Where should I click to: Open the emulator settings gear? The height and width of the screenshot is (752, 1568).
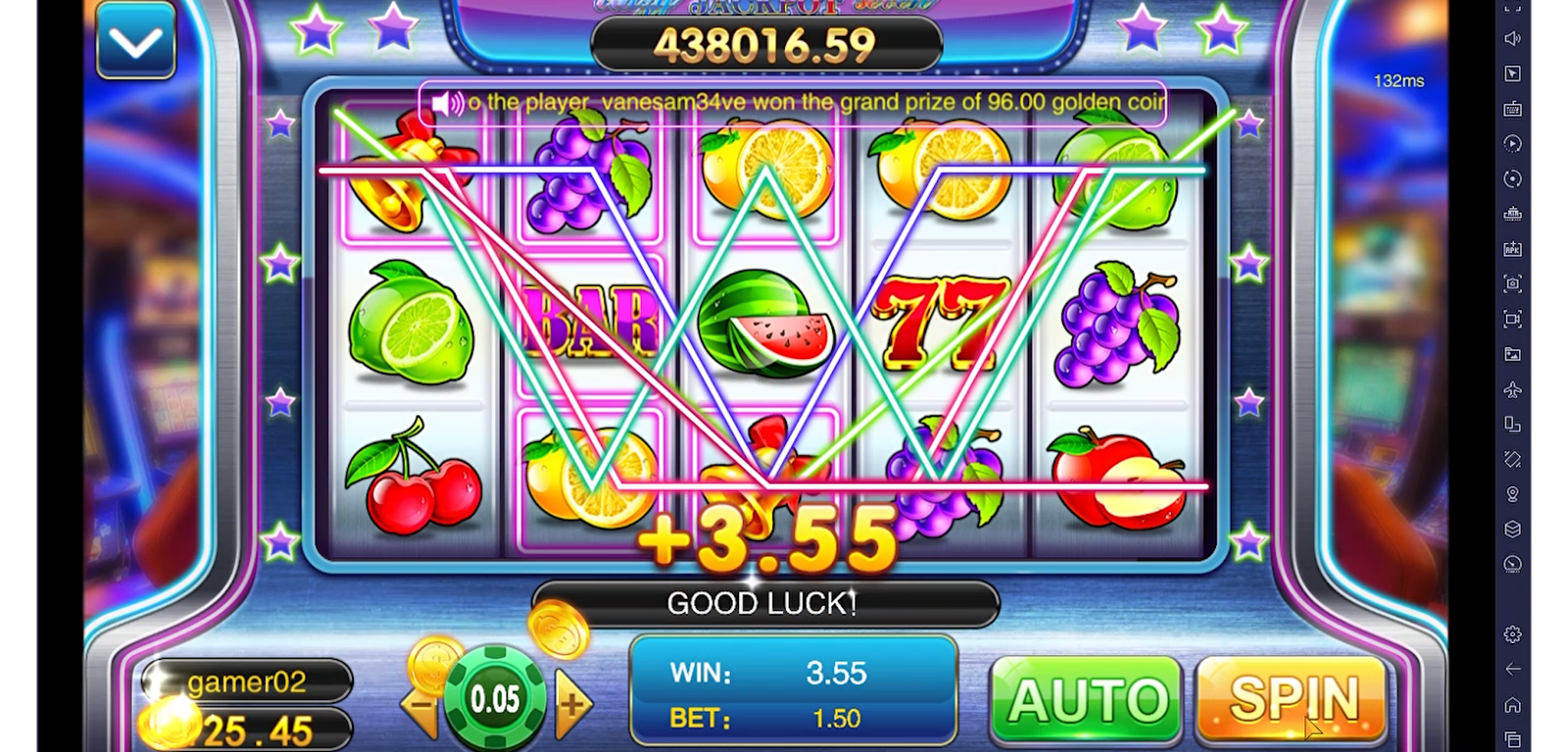1512,634
